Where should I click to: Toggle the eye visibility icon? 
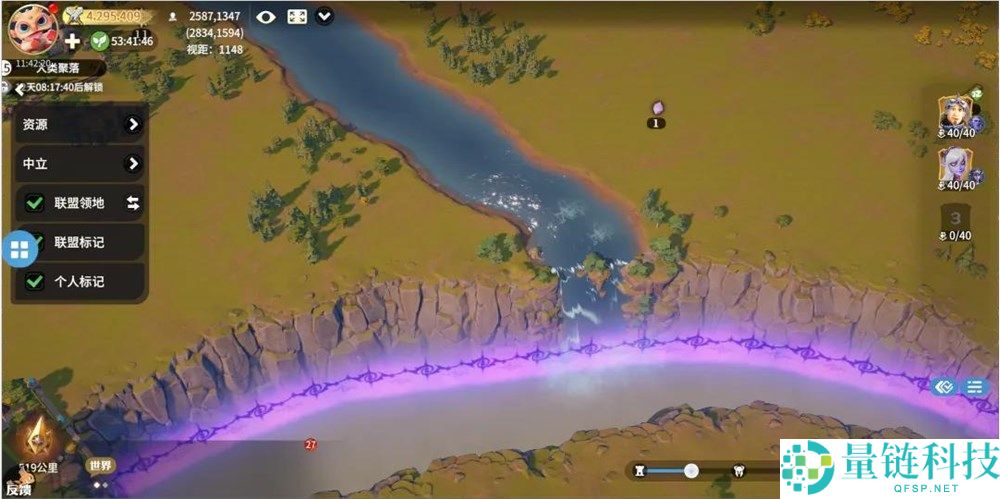(265, 16)
